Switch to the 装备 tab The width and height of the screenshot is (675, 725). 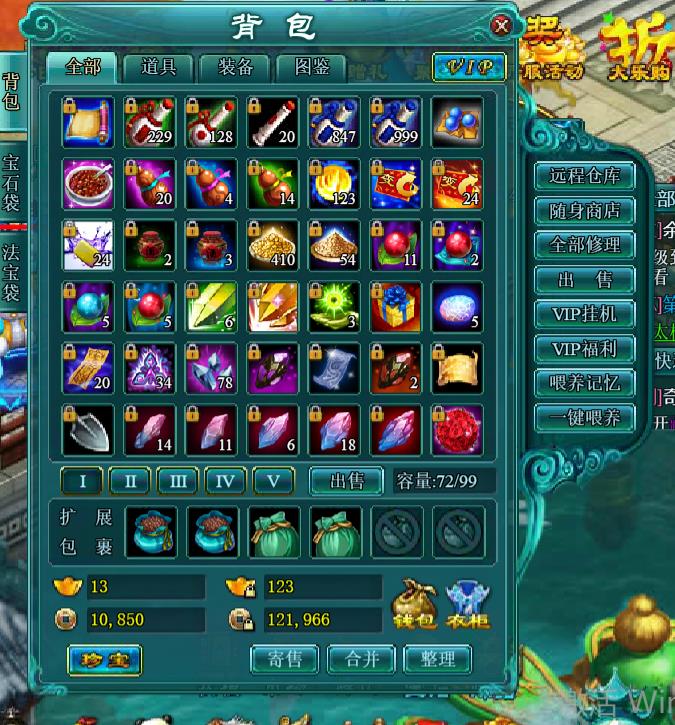[x=235, y=67]
